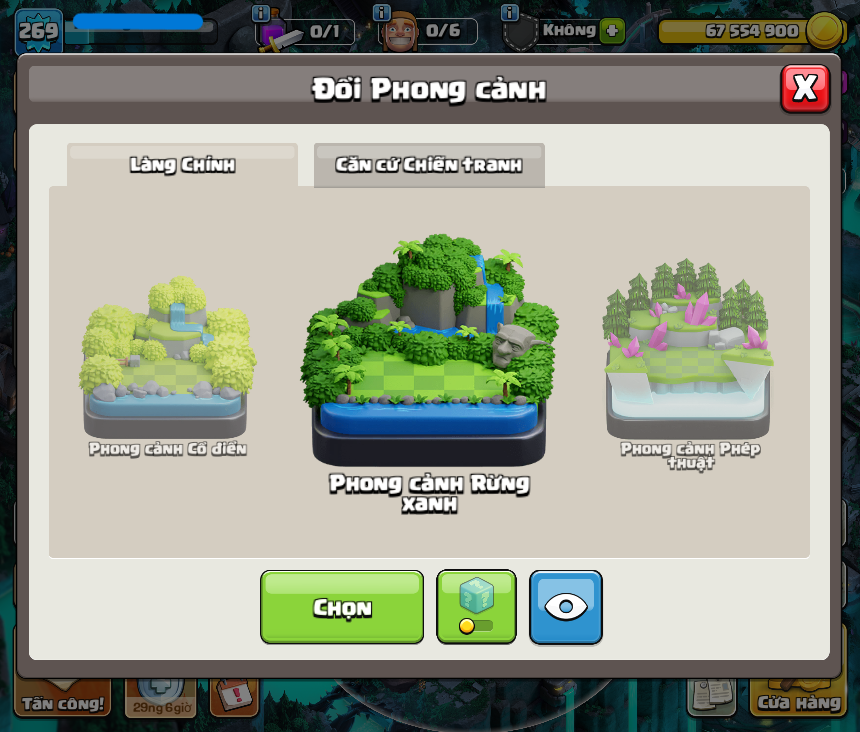Confirm with the green Chọn button

(x=342, y=607)
